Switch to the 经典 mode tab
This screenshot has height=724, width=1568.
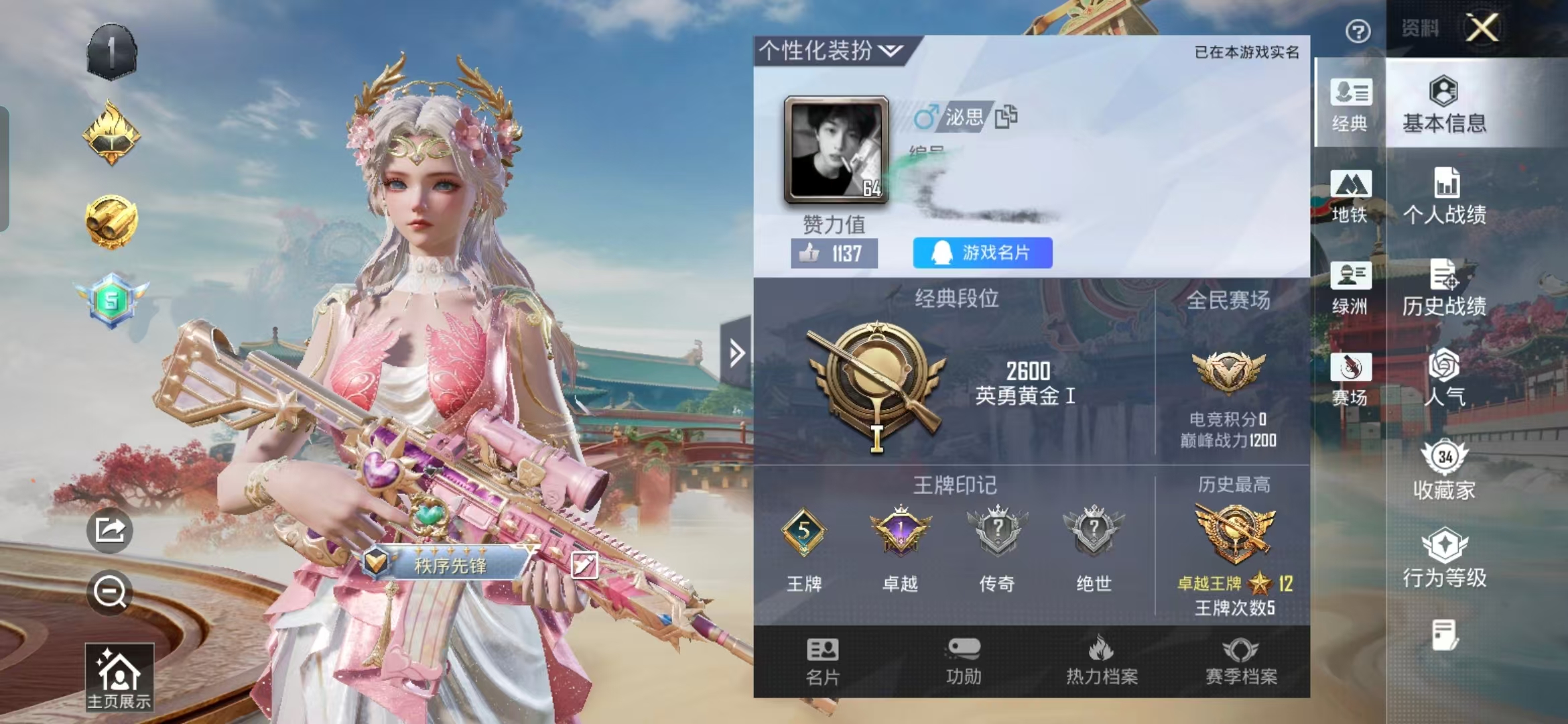coord(1350,105)
